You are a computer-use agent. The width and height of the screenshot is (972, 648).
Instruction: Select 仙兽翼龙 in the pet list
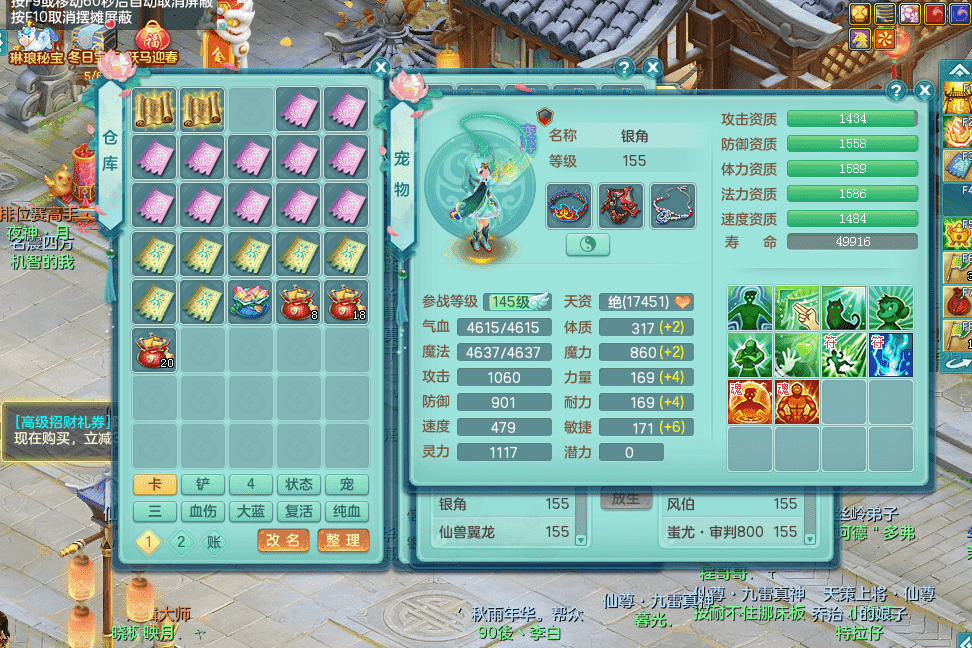coord(500,532)
